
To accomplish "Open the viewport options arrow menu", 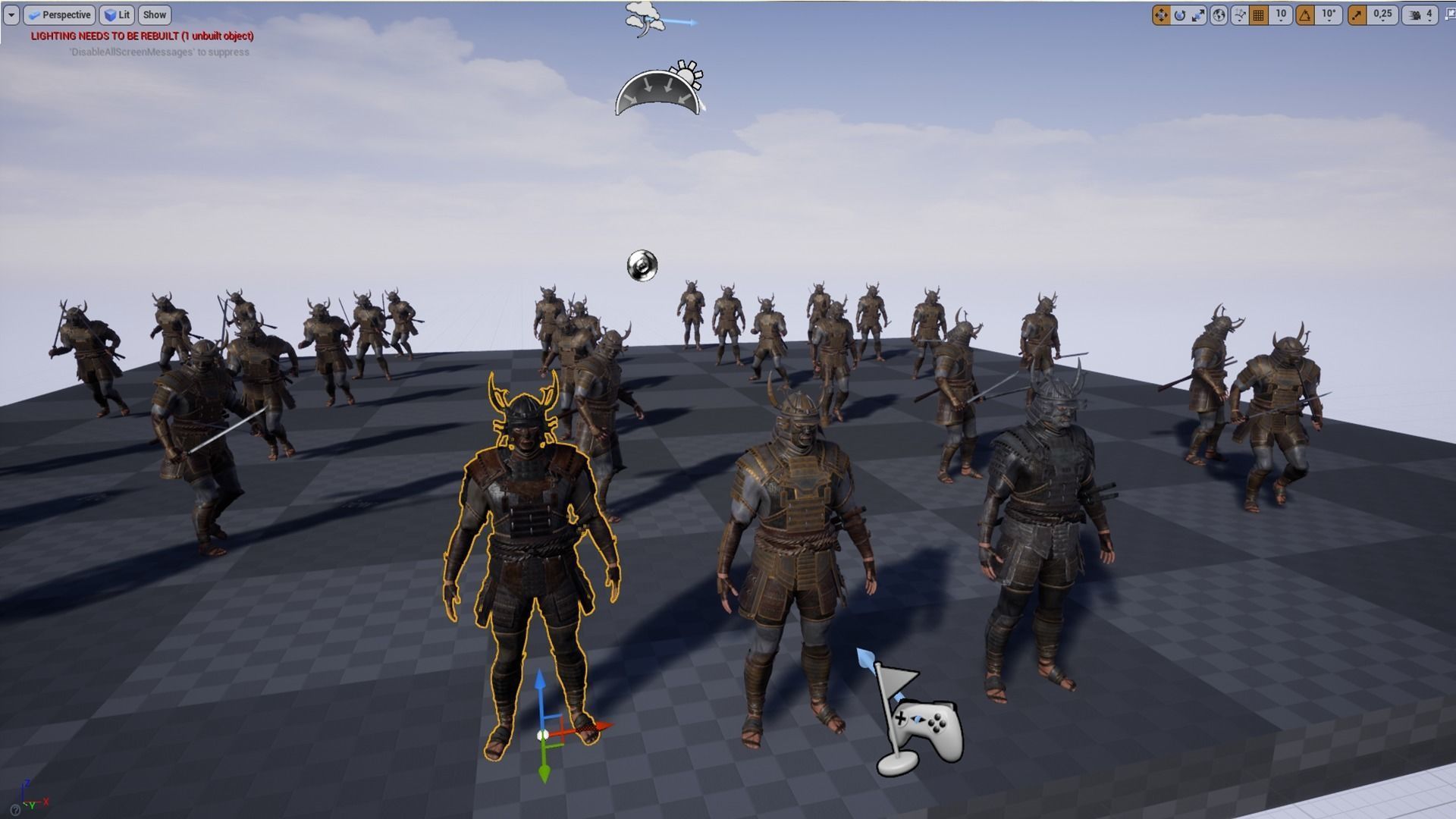I will (11, 14).
